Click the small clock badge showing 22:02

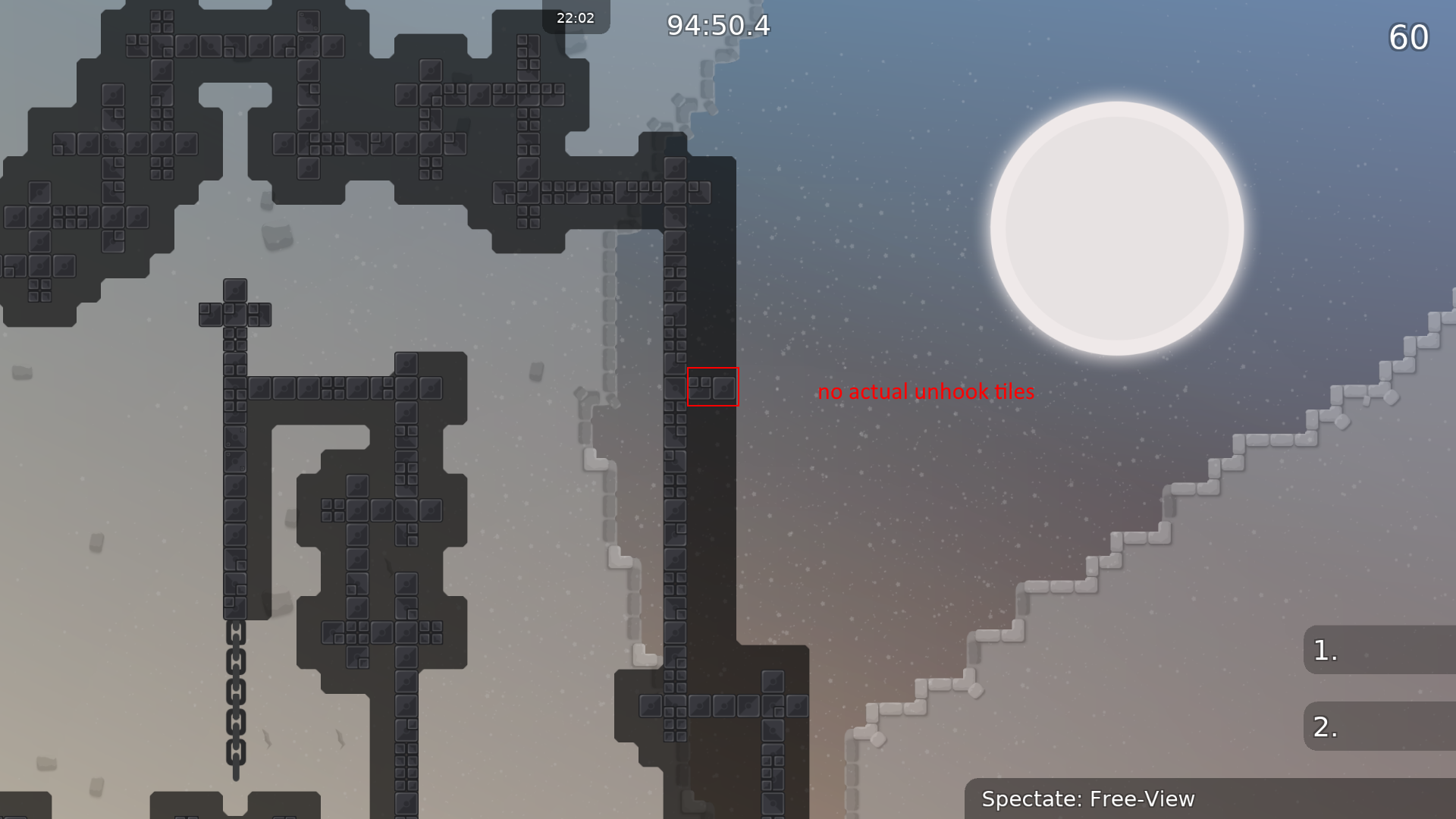tap(576, 17)
